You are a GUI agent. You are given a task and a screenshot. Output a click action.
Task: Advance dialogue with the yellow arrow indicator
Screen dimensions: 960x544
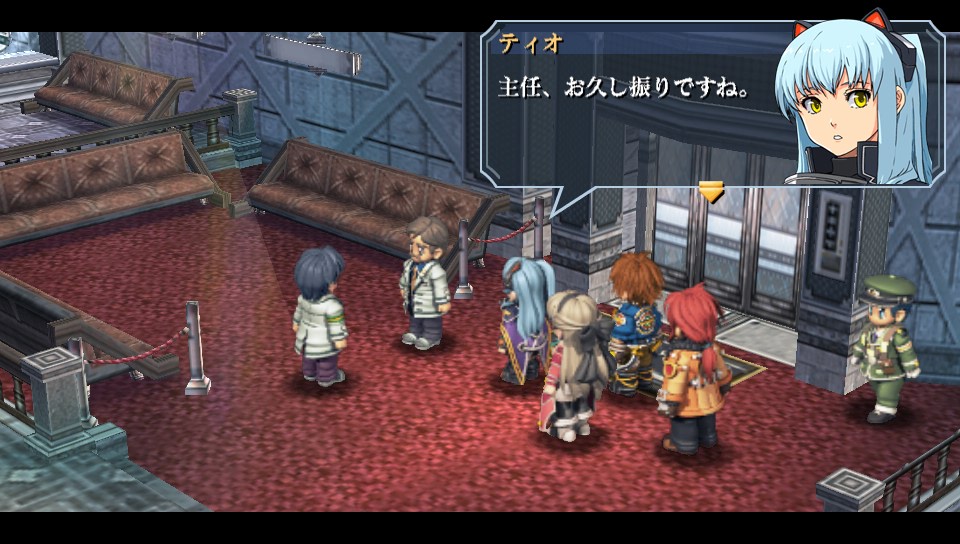click(x=711, y=191)
